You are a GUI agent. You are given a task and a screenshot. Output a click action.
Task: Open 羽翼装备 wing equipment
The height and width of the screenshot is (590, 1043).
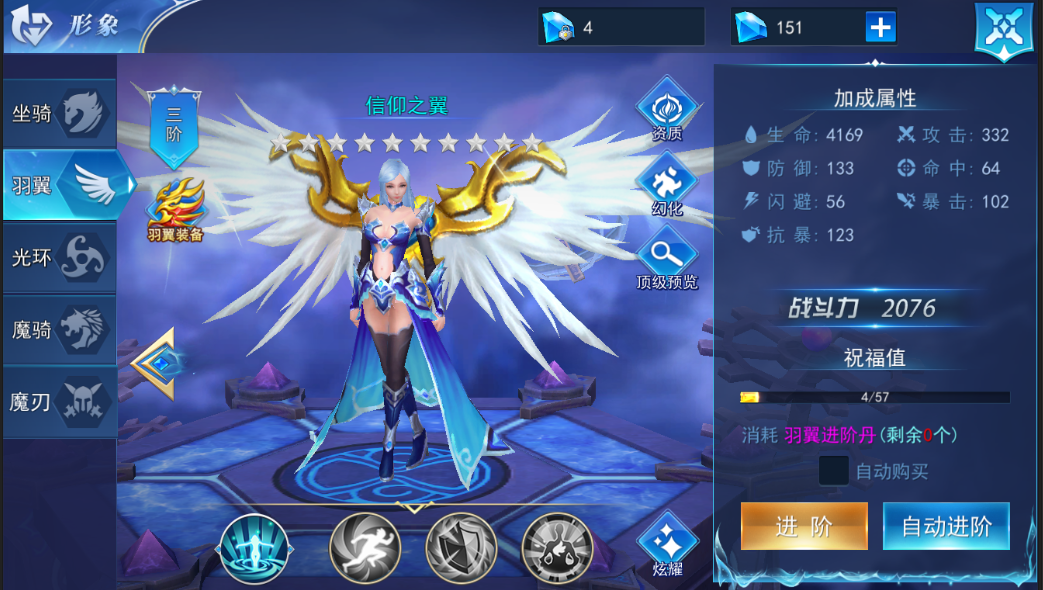click(176, 210)
